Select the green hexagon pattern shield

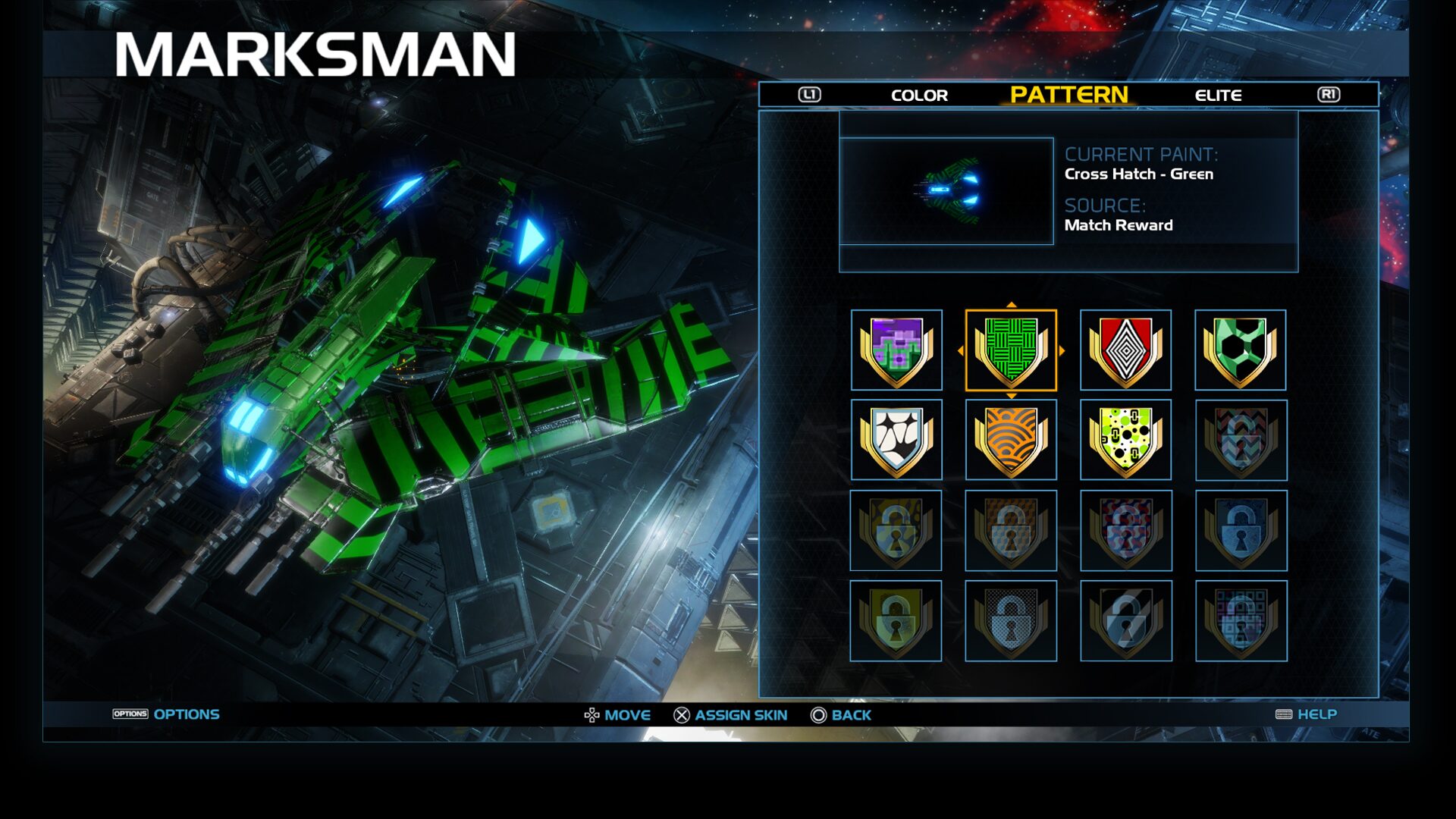(x=1241, y=349)
